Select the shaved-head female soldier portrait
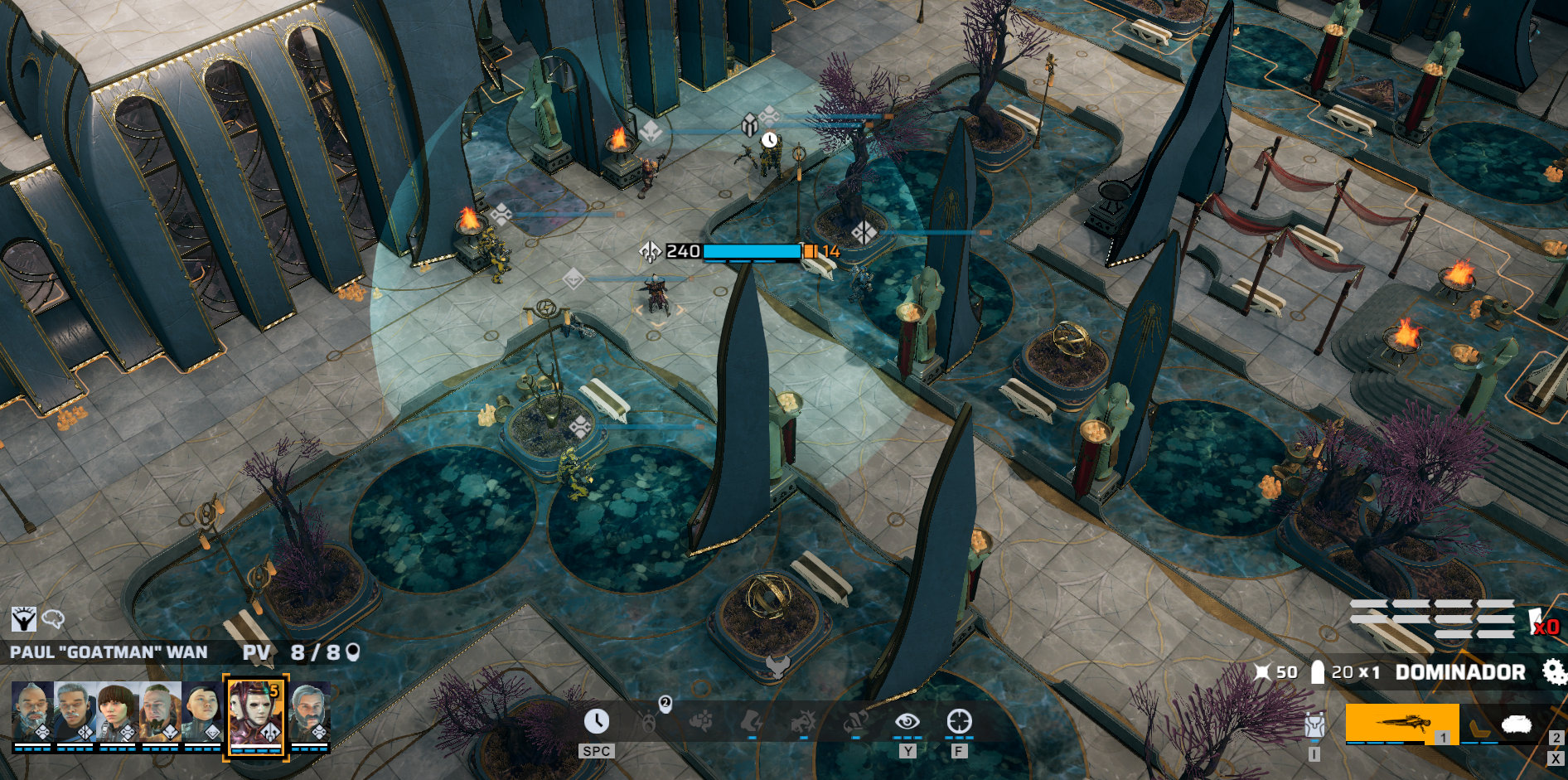 202,711
